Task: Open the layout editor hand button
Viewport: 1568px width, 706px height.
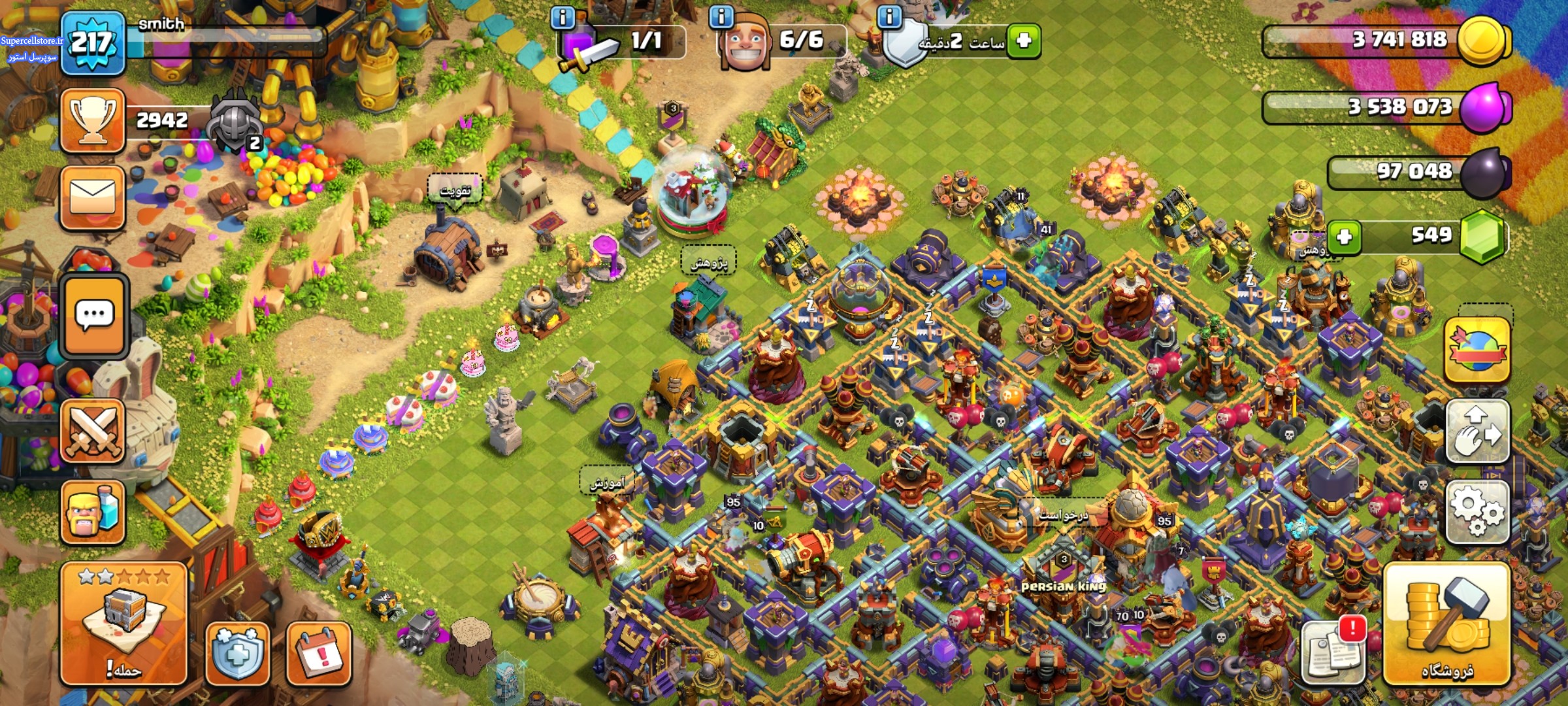Action: pyautogui.click(x=1477, y=433)
